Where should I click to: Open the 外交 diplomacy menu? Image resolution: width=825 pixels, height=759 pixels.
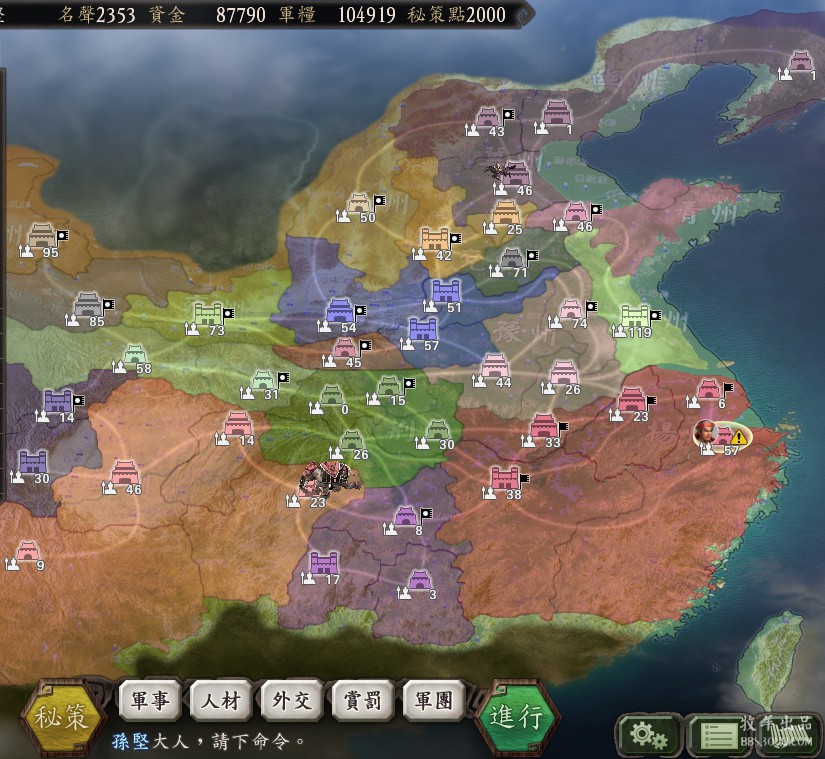292,700
